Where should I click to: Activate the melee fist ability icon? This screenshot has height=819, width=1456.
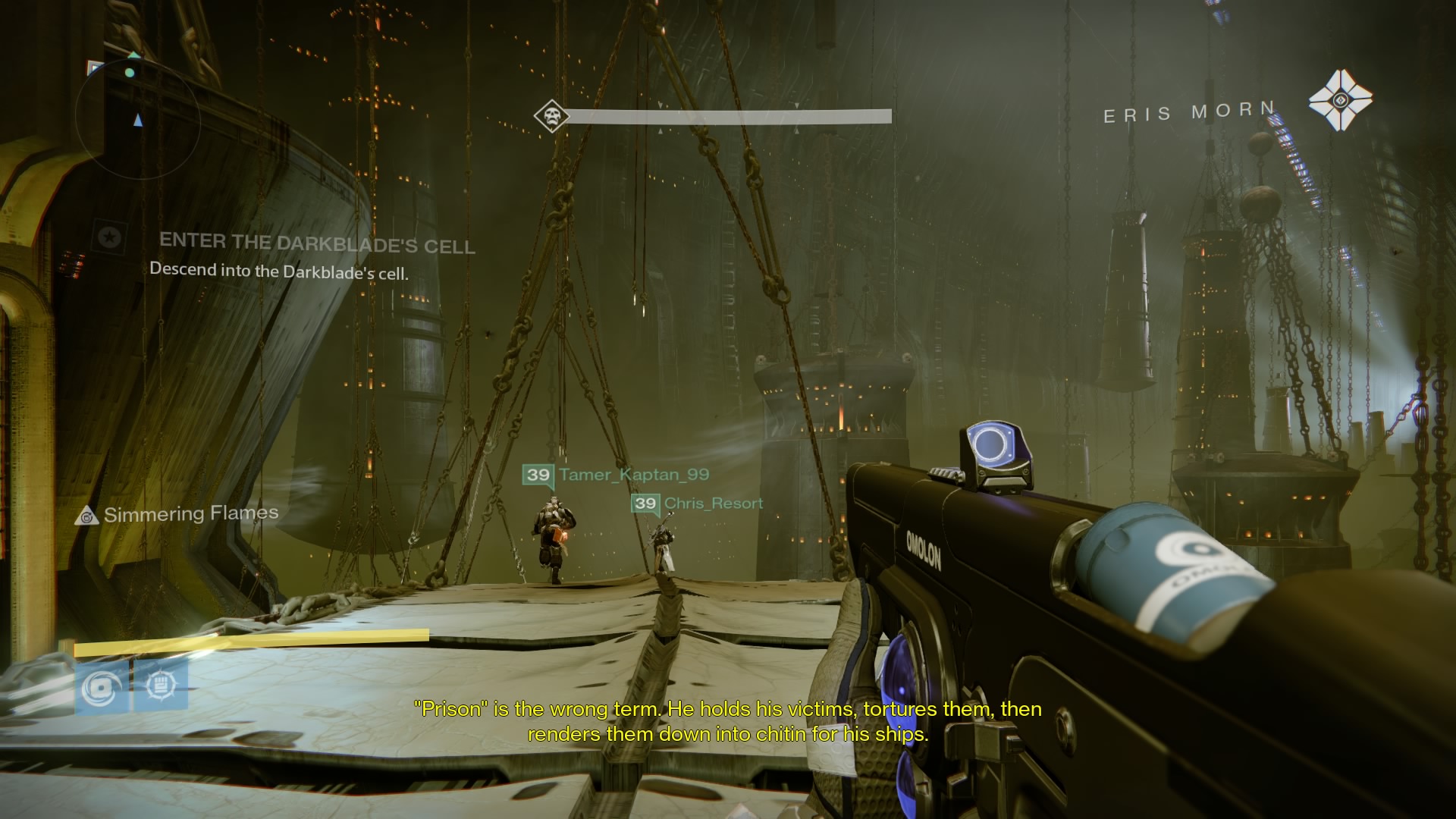[161, 686]
